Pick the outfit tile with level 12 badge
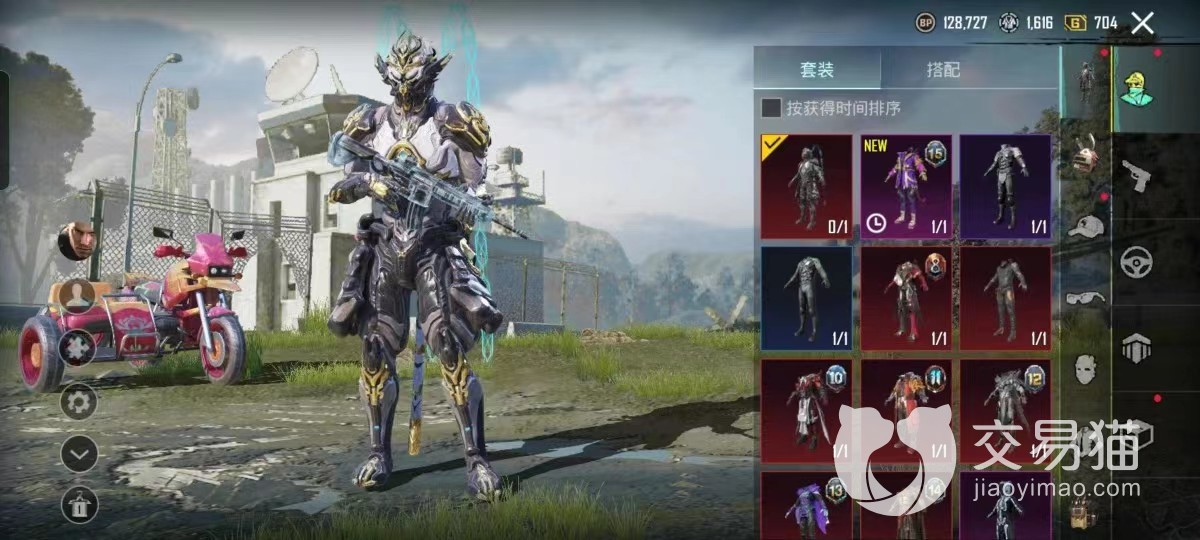Image resolution: width=1200 pixels, height=540 pixels. (1005, 411)
